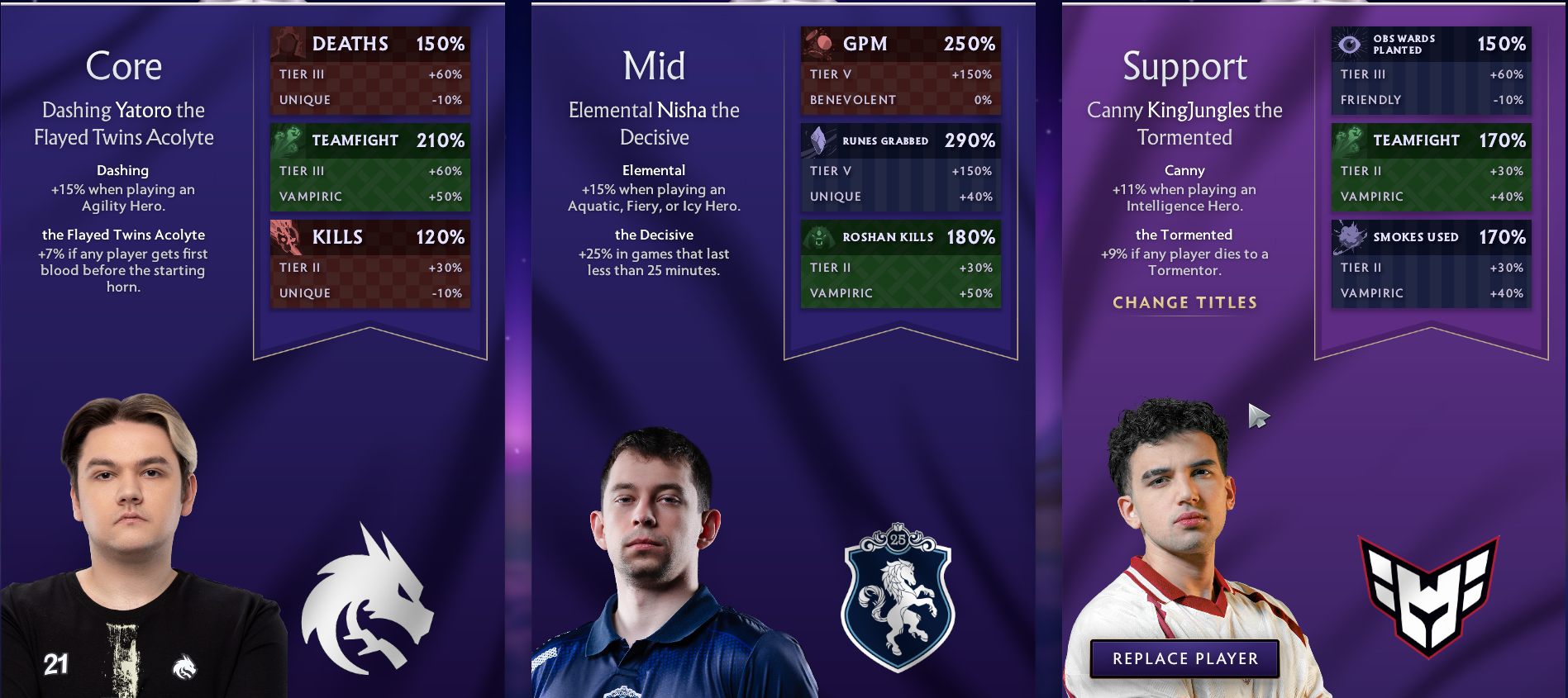Screen dimensions: 1568x698
Task: Choose the Support Teamfight 170% card
Action: point(1432,168)
